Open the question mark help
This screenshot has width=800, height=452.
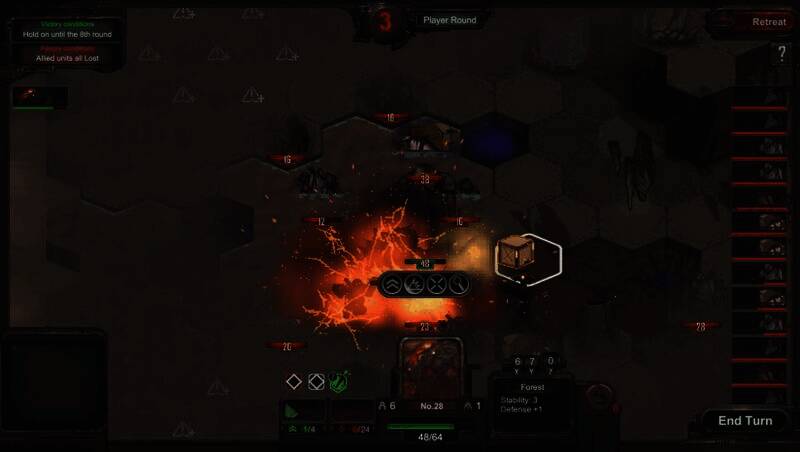pyautogui.click(x=782, y=54)
